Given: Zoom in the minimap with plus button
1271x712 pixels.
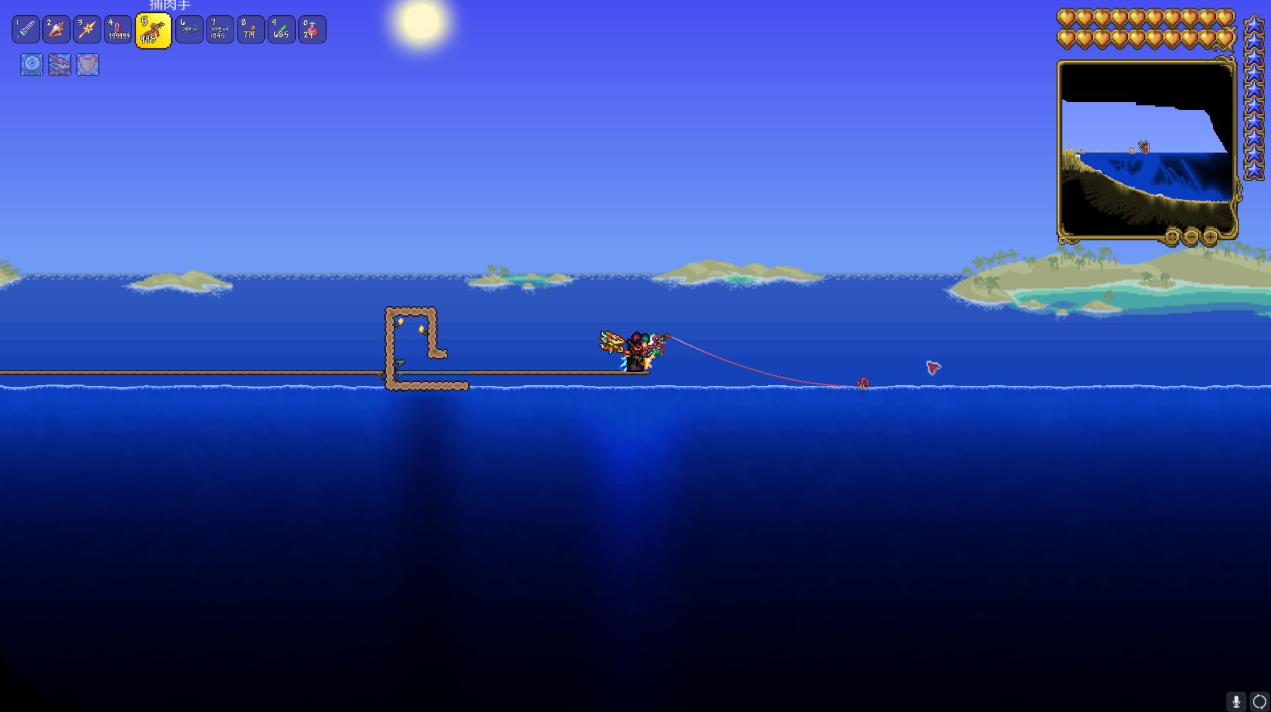Looking at the screenshot, I should pyautogui.click(x=1210, y=237).
